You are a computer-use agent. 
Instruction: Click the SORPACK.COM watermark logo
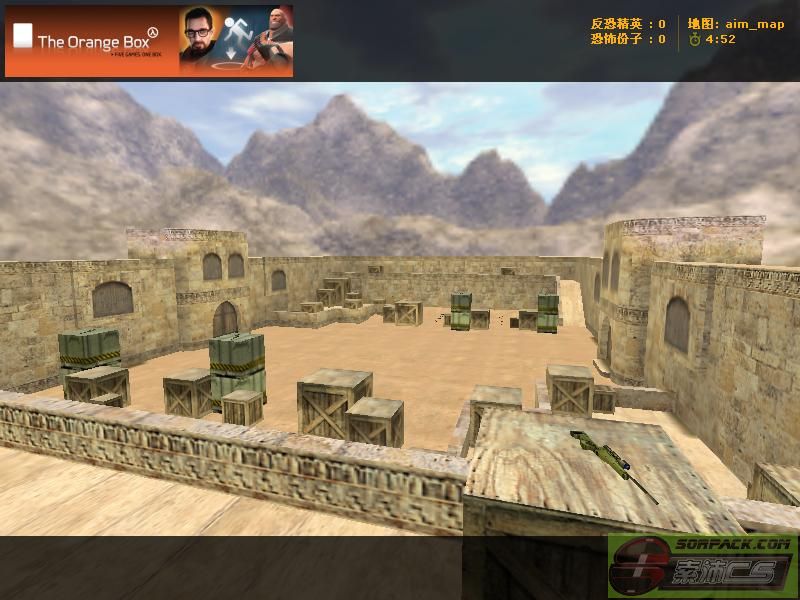[x=702, y=566]
